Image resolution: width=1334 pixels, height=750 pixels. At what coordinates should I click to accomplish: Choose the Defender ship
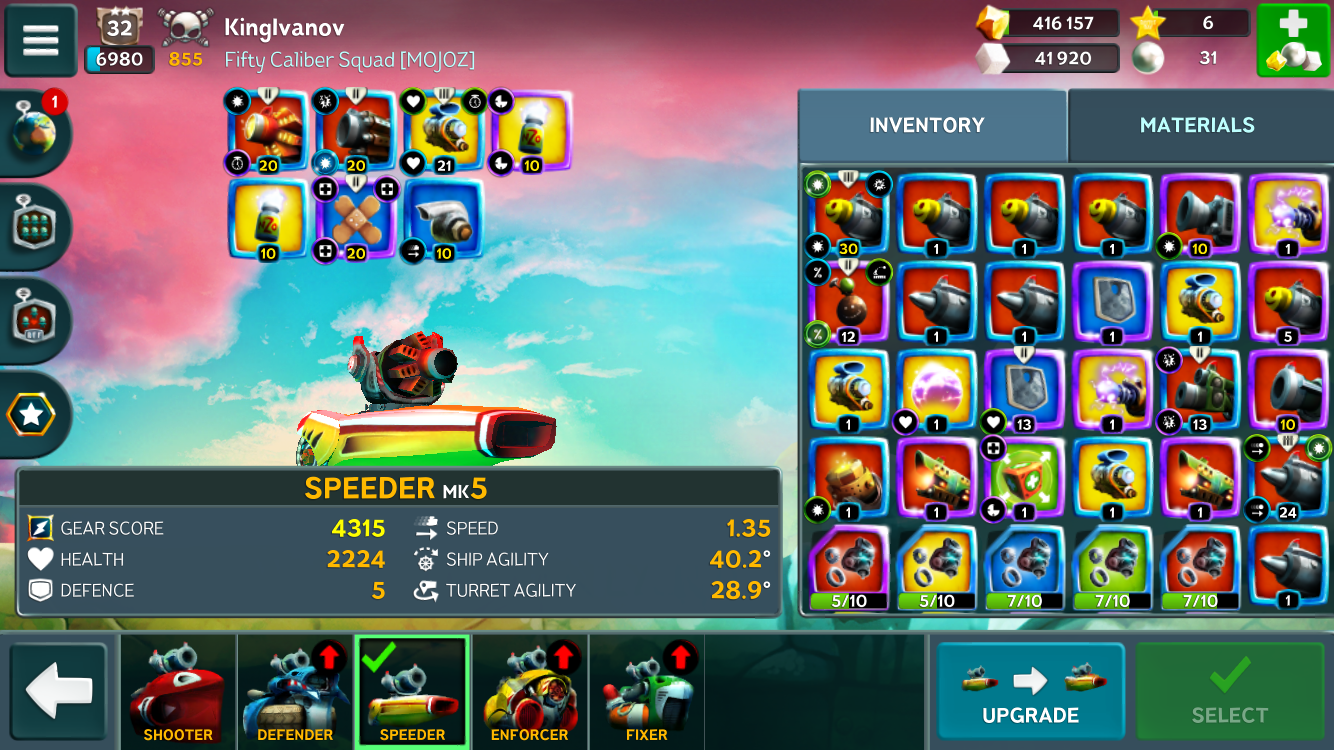pos(295,692)
